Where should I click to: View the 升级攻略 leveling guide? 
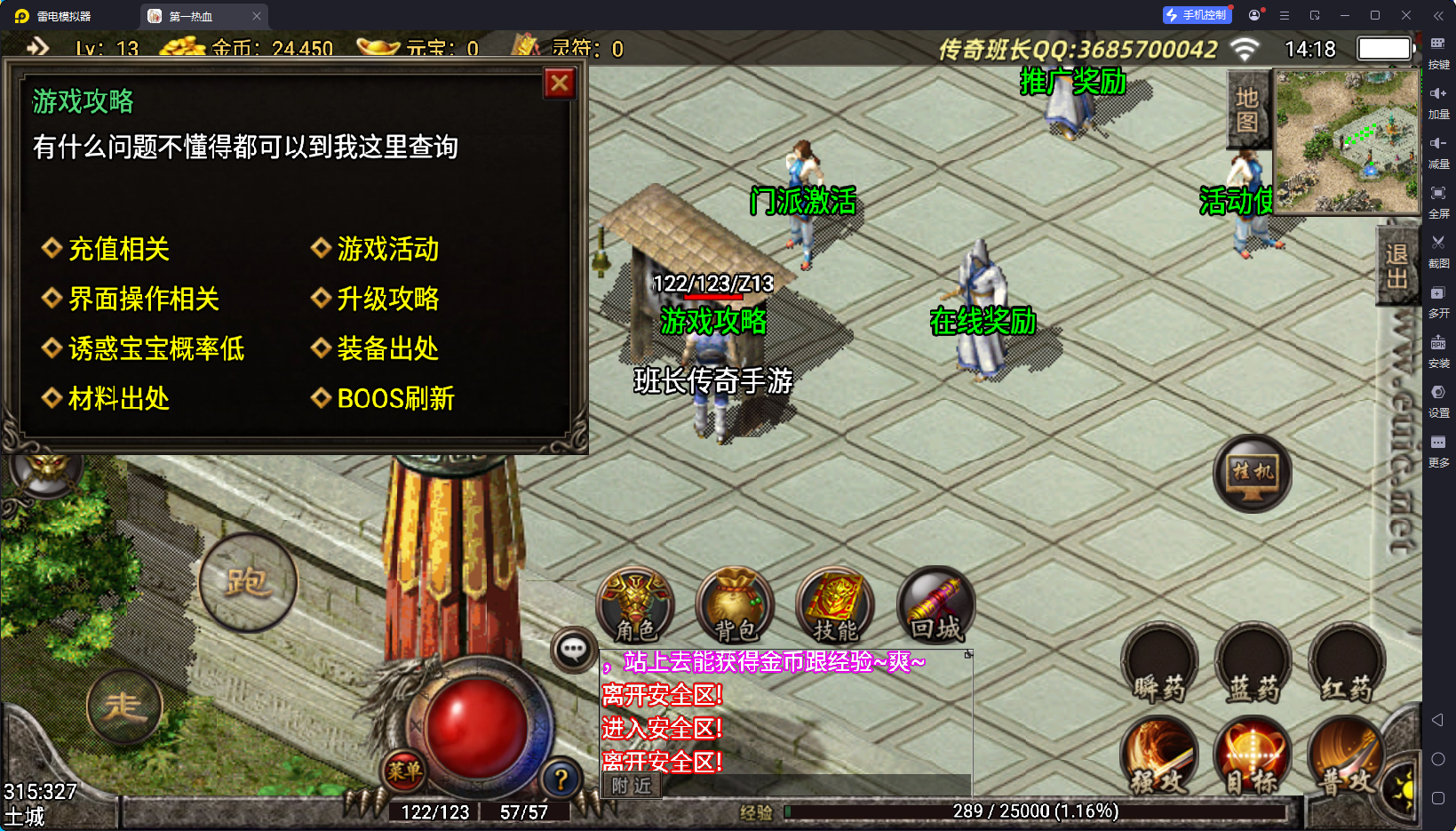point(386,299)
